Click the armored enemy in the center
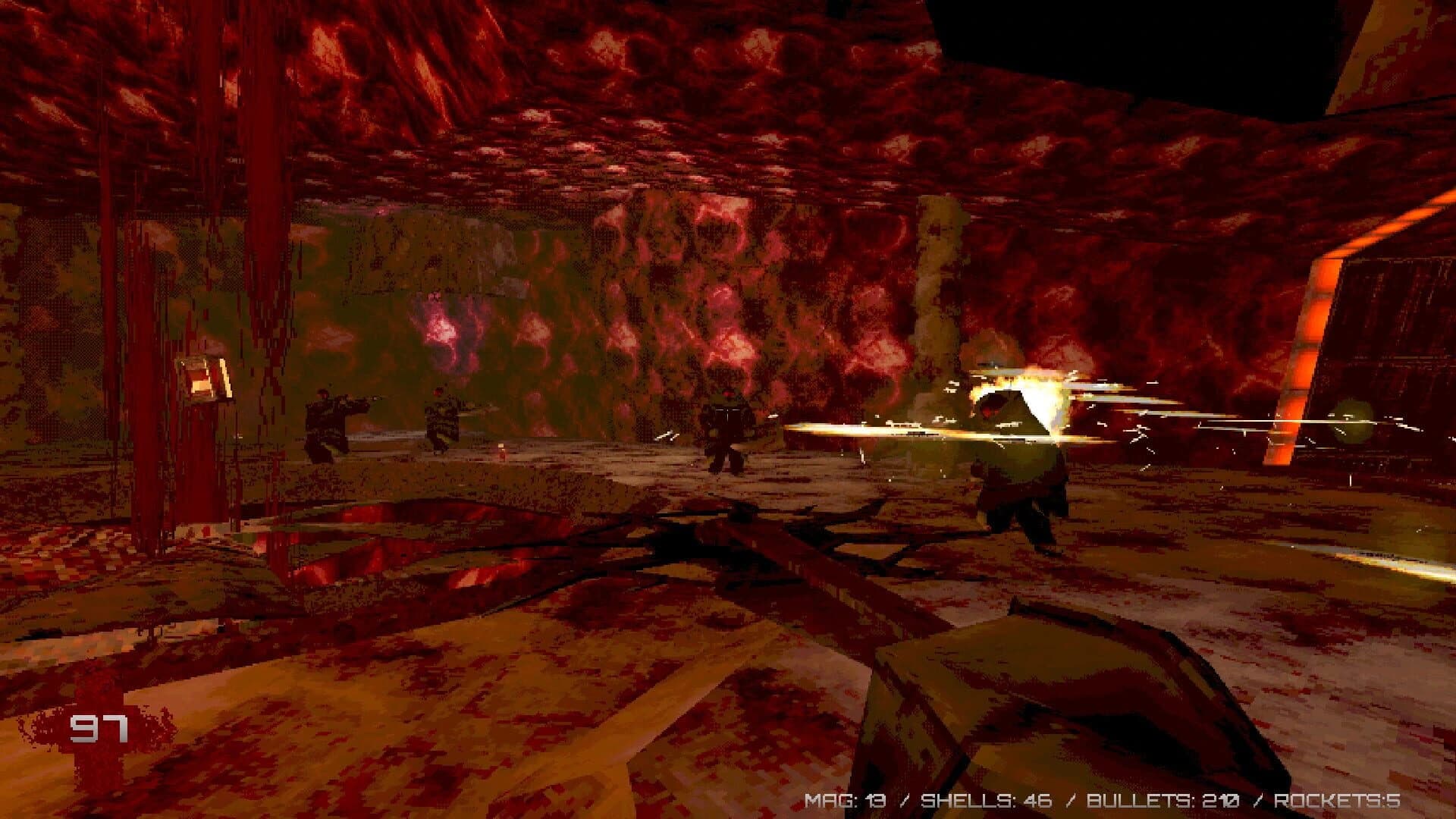This screenshot has width=1456, height=819. 724,428
